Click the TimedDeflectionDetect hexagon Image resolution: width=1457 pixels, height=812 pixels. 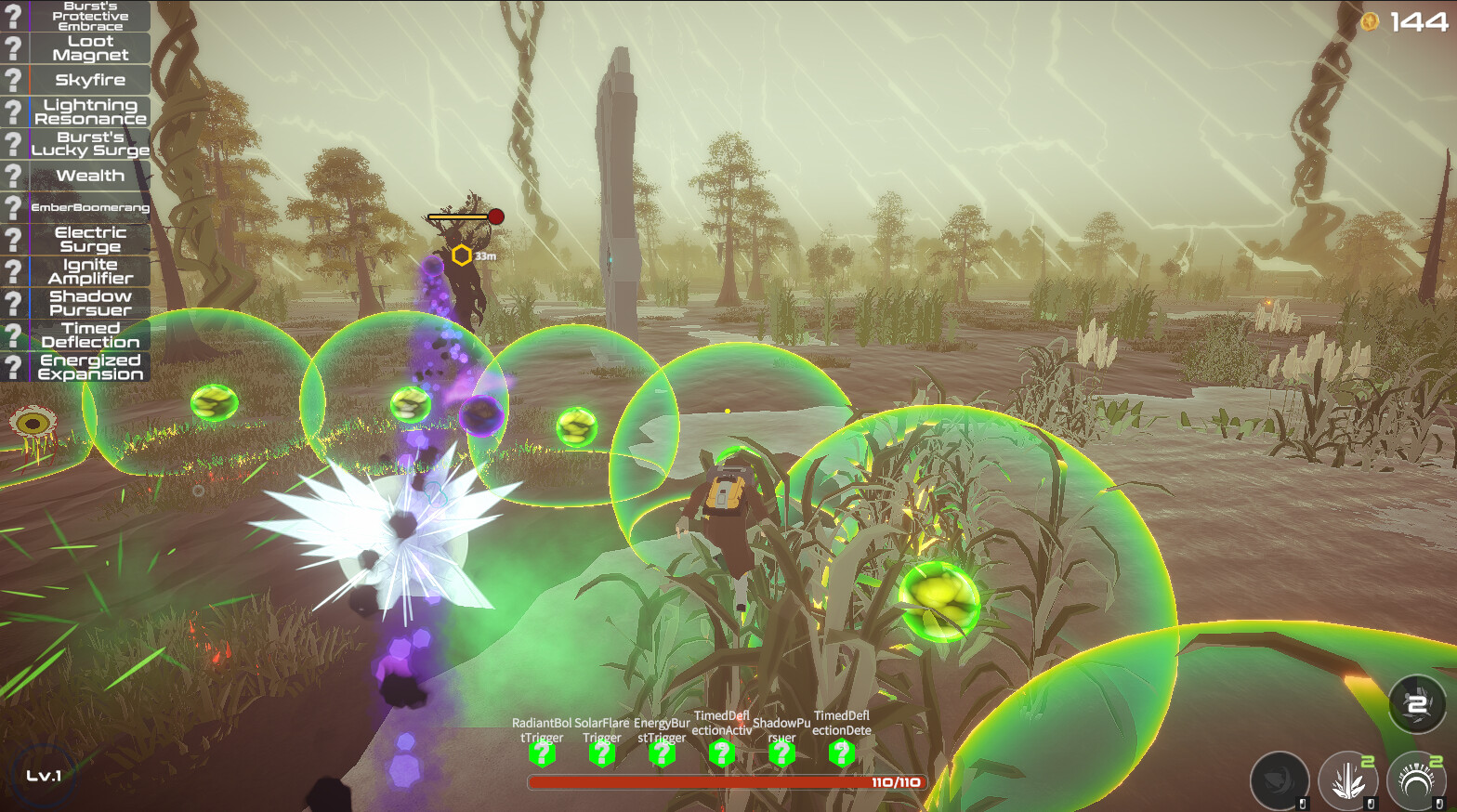pyautogui.click(x=841, y=755)
